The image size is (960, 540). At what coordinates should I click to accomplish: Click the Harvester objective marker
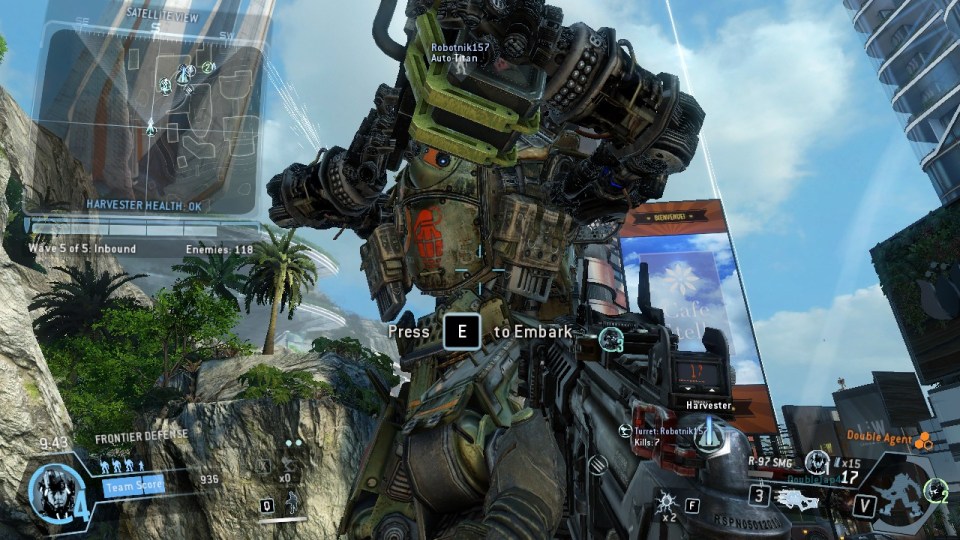[708, 435]
